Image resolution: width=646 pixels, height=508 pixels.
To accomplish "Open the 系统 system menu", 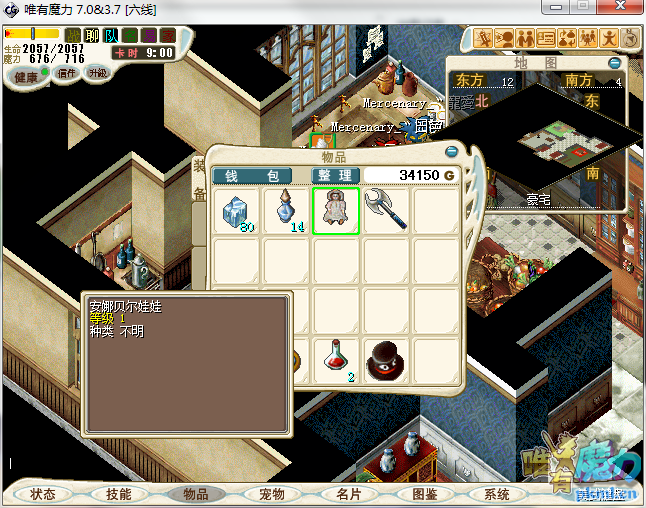I will coord(497,494).
